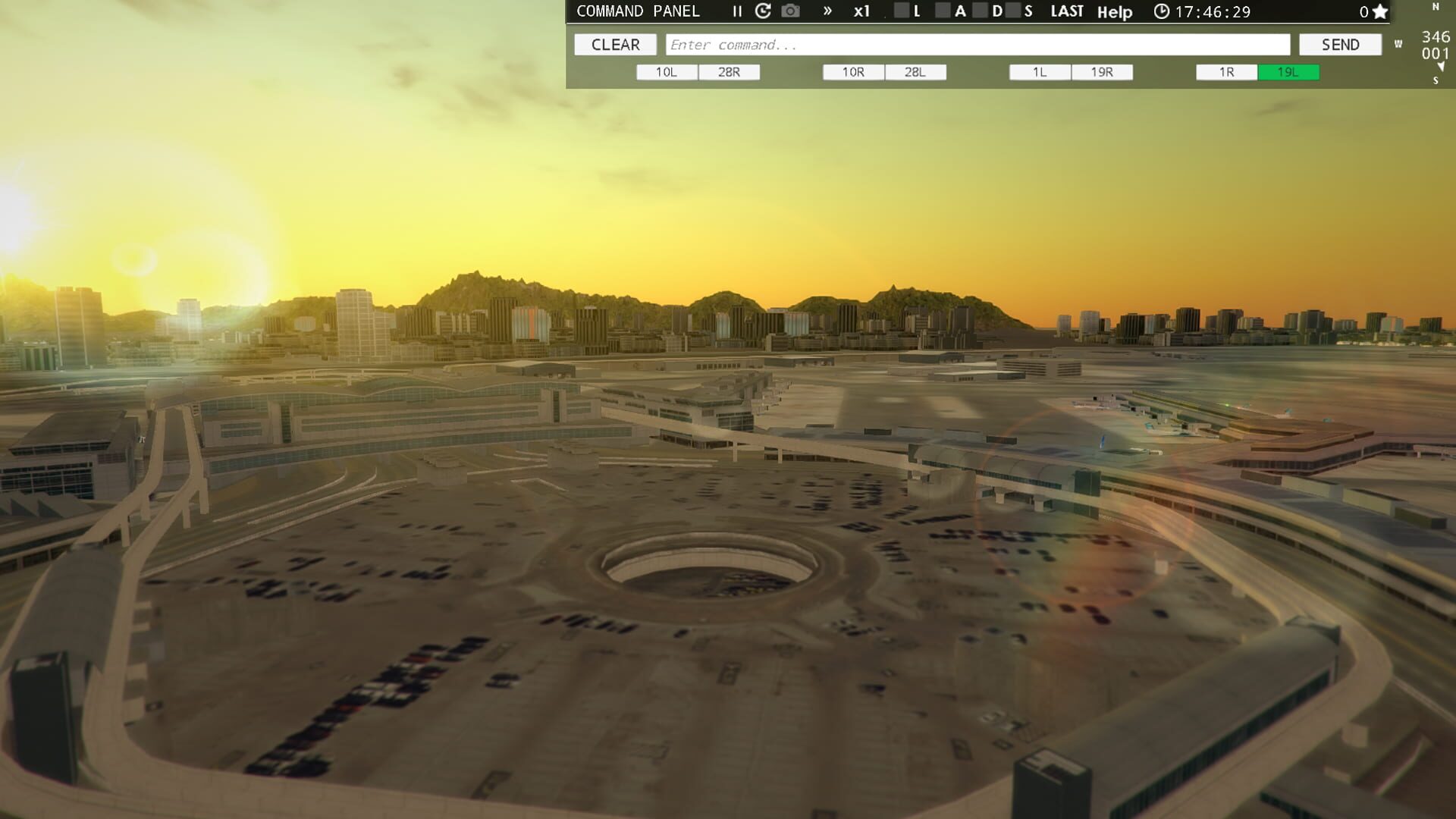Deactivate the highlighted runway 19L toggle
The height and width of the screenshot is (819, 1456).
(x=1288, y=72)
